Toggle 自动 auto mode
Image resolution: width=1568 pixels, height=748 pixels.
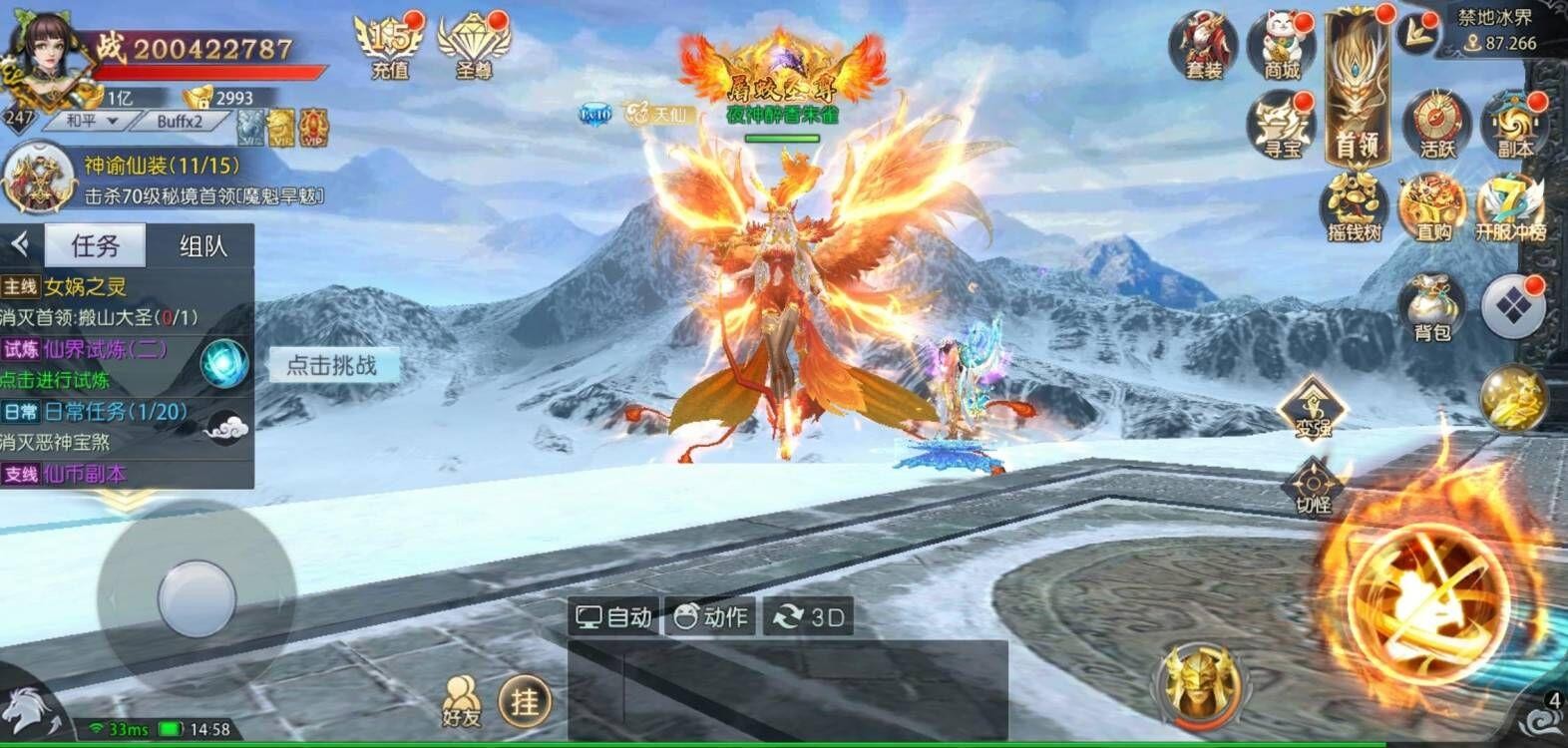point(612,617)
